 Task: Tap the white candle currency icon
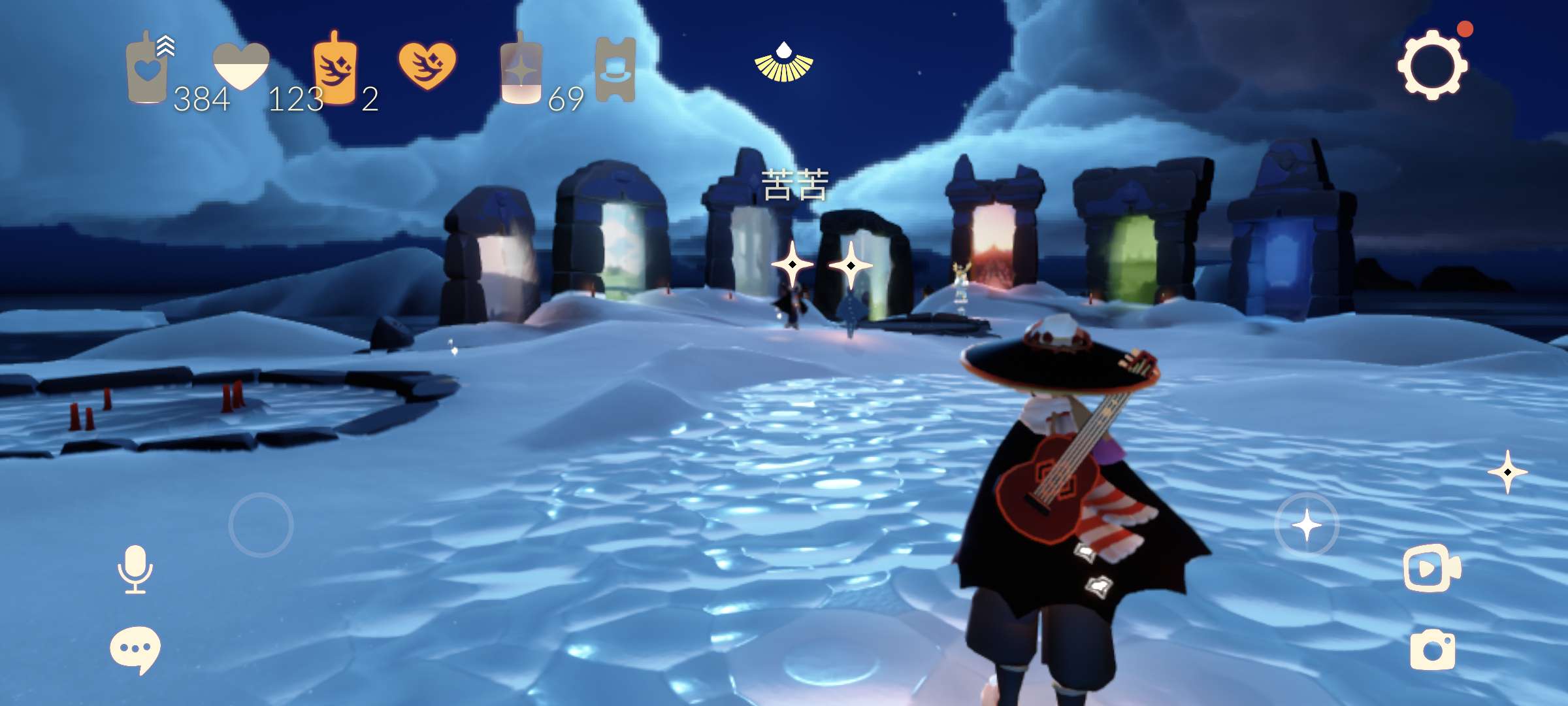click(148, 70)
